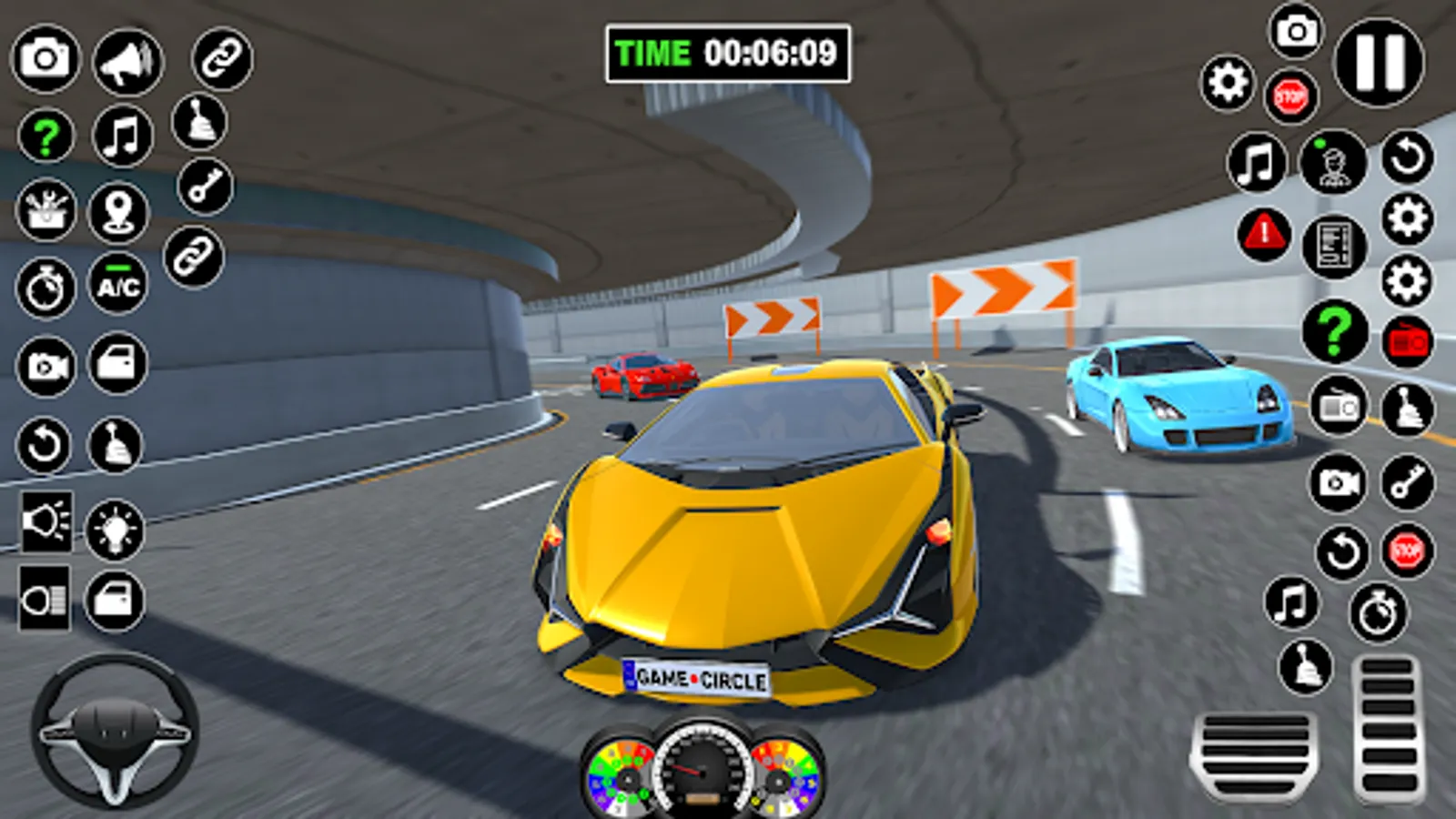Screen dimensions: 1456x819
Task: Open the repair toolbox icon
Action: 46,210
